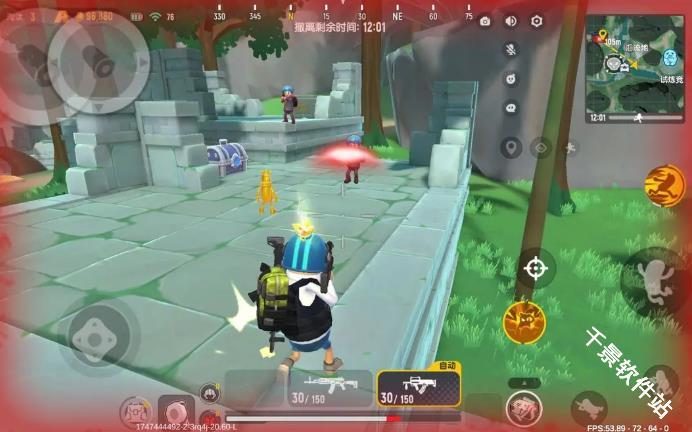This screenshot has height=432, width=692.
Task: Take a screenshot with the camera icon
Action: (x=485, y=21)
